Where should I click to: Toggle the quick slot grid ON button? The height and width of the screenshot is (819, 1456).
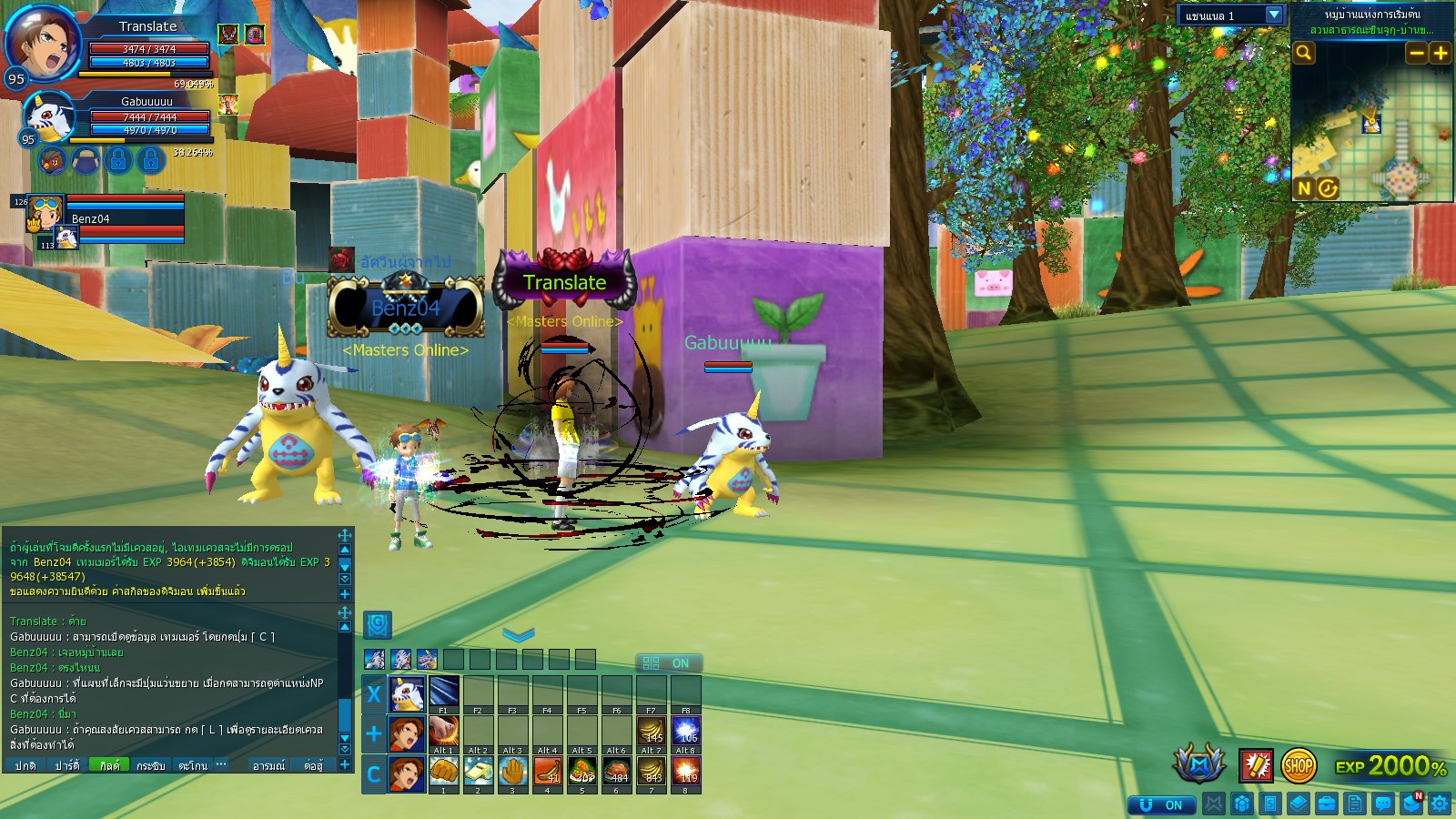668,663
